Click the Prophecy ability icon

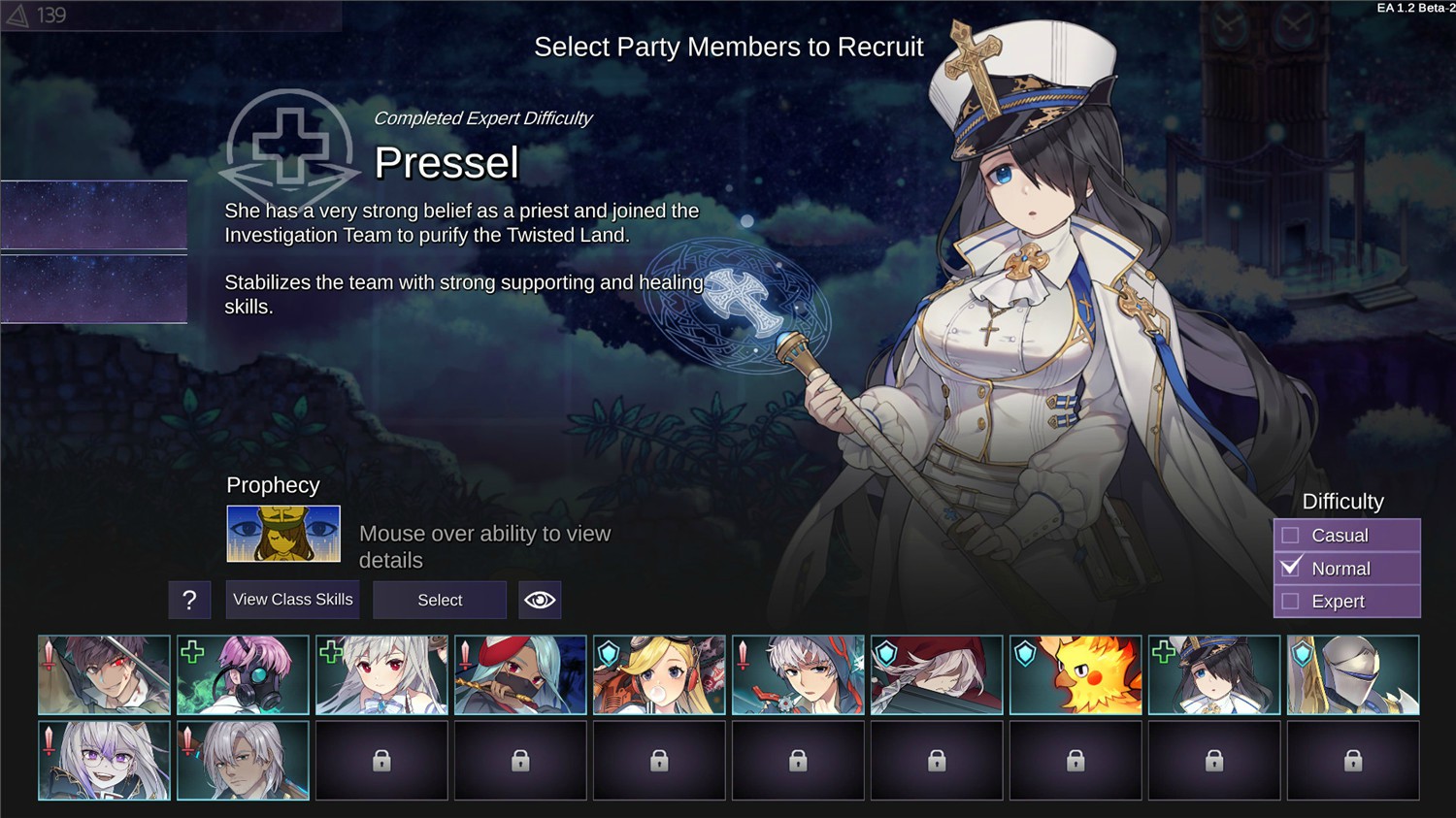pos(283,534)
